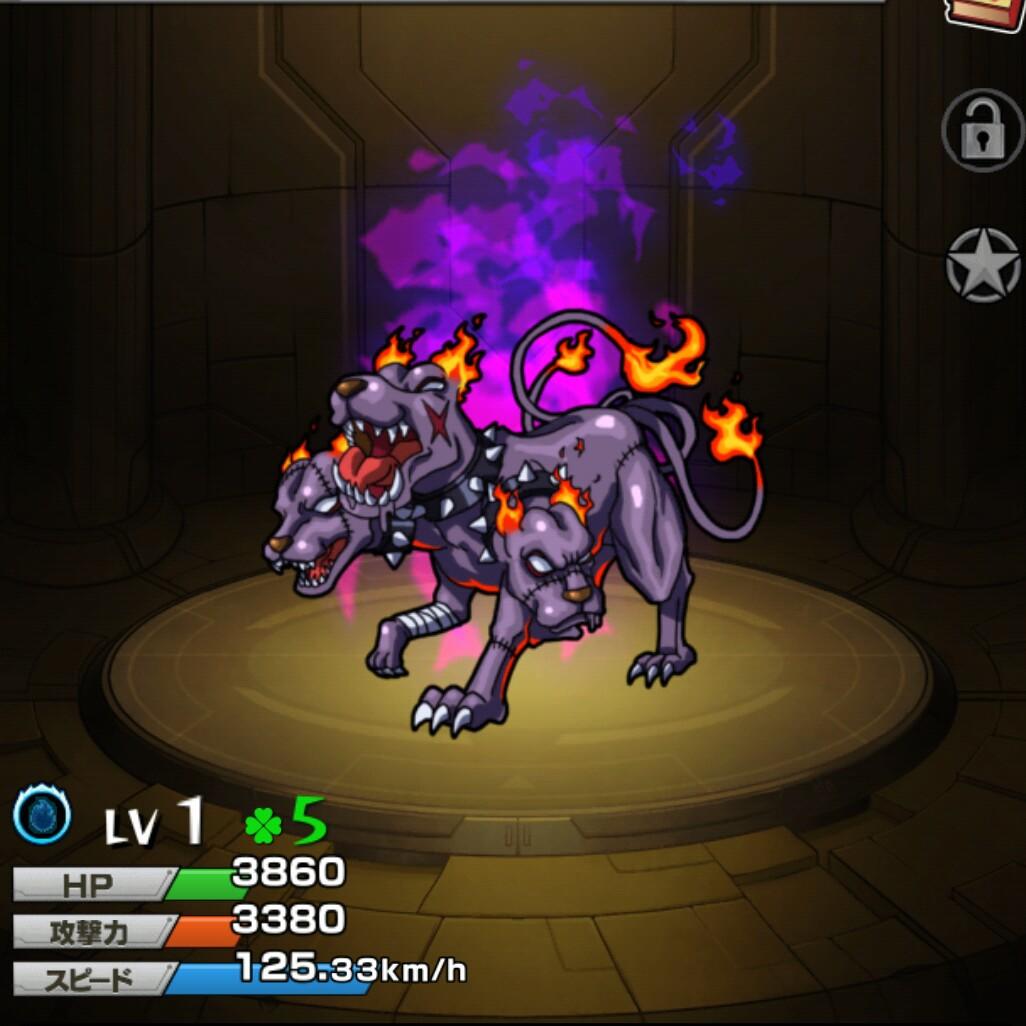
Task: Mark monster as favorite with star button
Action: click(x=983, y=264)
